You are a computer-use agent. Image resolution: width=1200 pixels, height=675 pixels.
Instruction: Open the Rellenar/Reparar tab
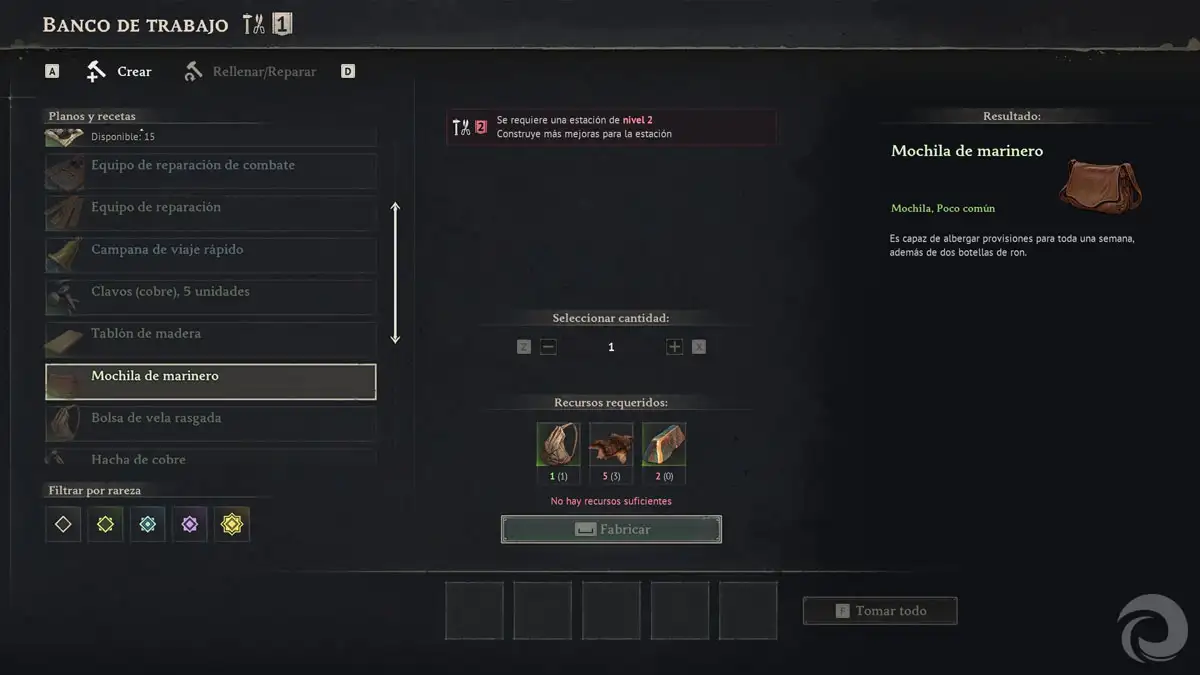coord(251,72)
